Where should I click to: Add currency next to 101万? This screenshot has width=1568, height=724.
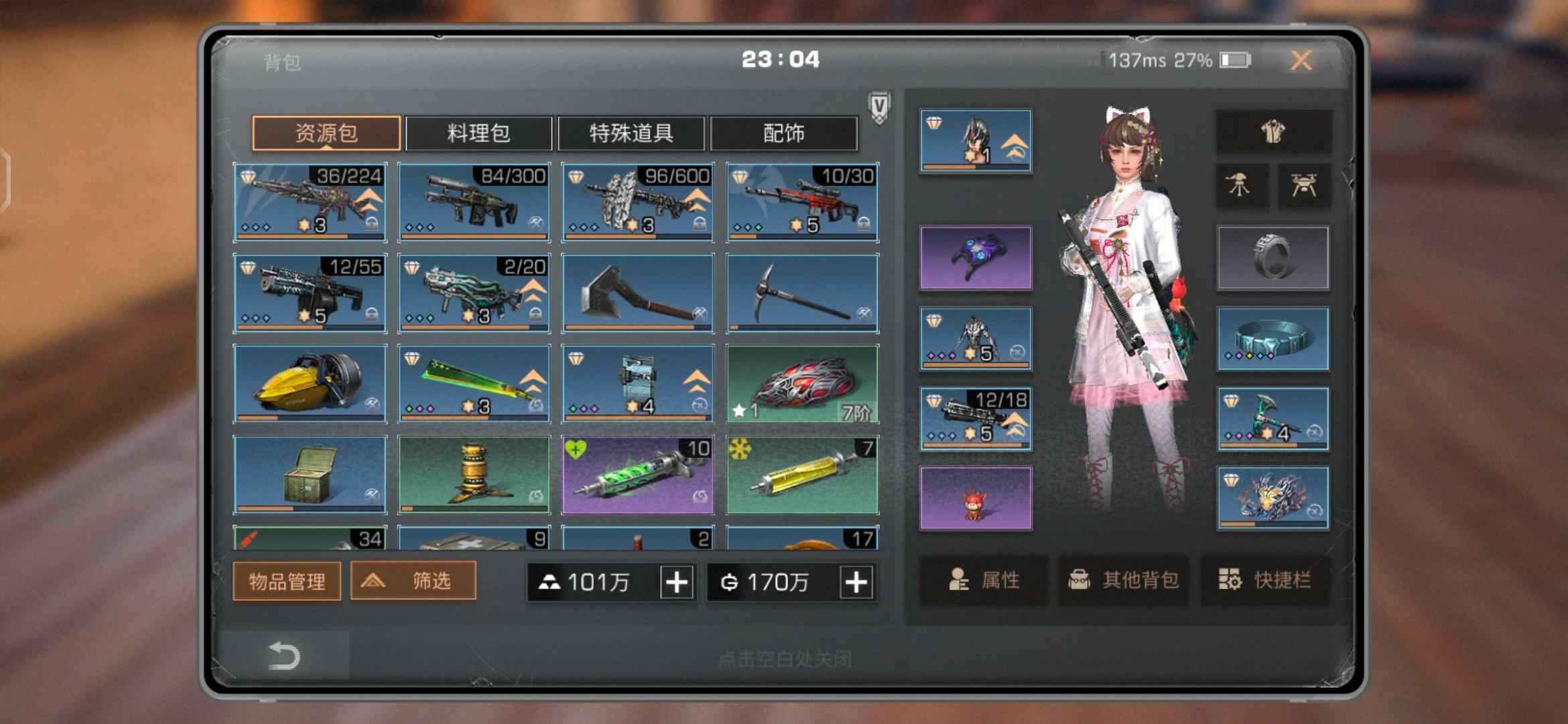(x=677, y=582)
